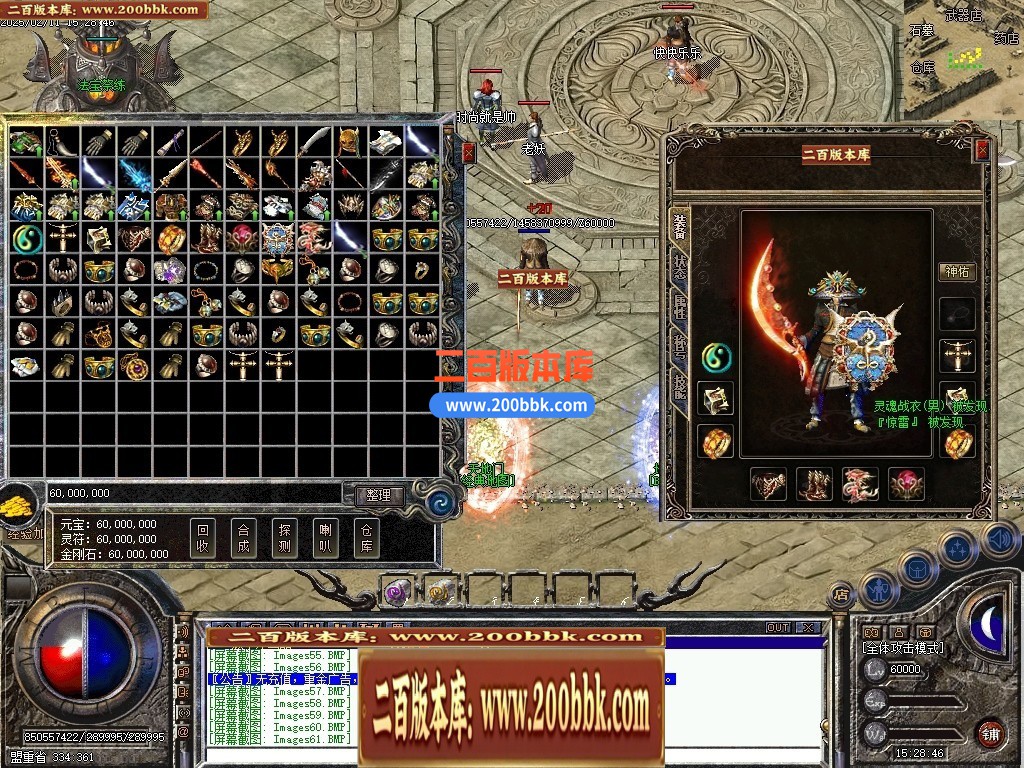Open the 店 shop round button
The image size is (1024, 768).
tap(842, 595)
